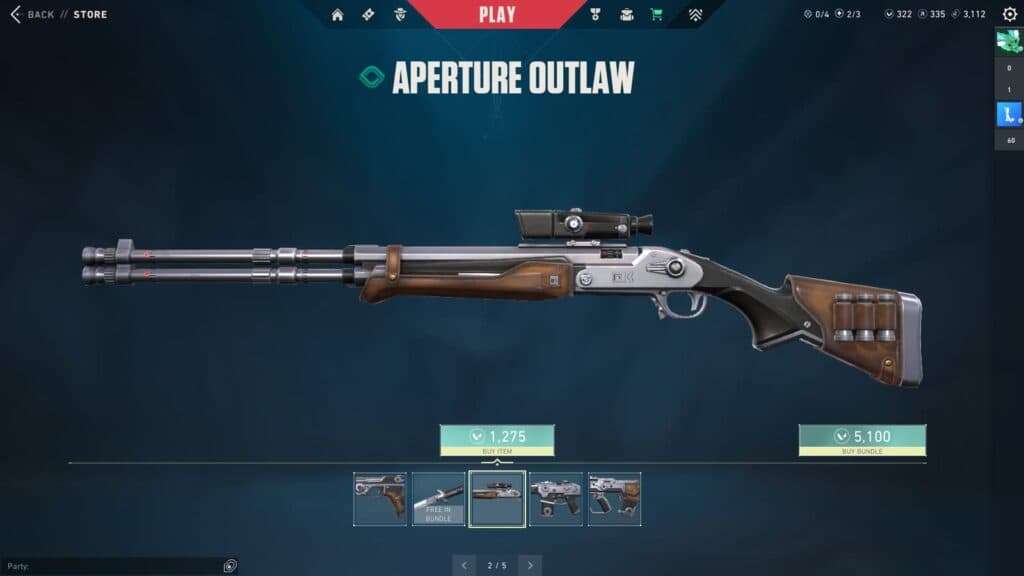Select the Aperture Outlaw rifle thumbnail
The width and height of the screenshot is (1024, 576).
pyautogui.click(x=497, y=499)
